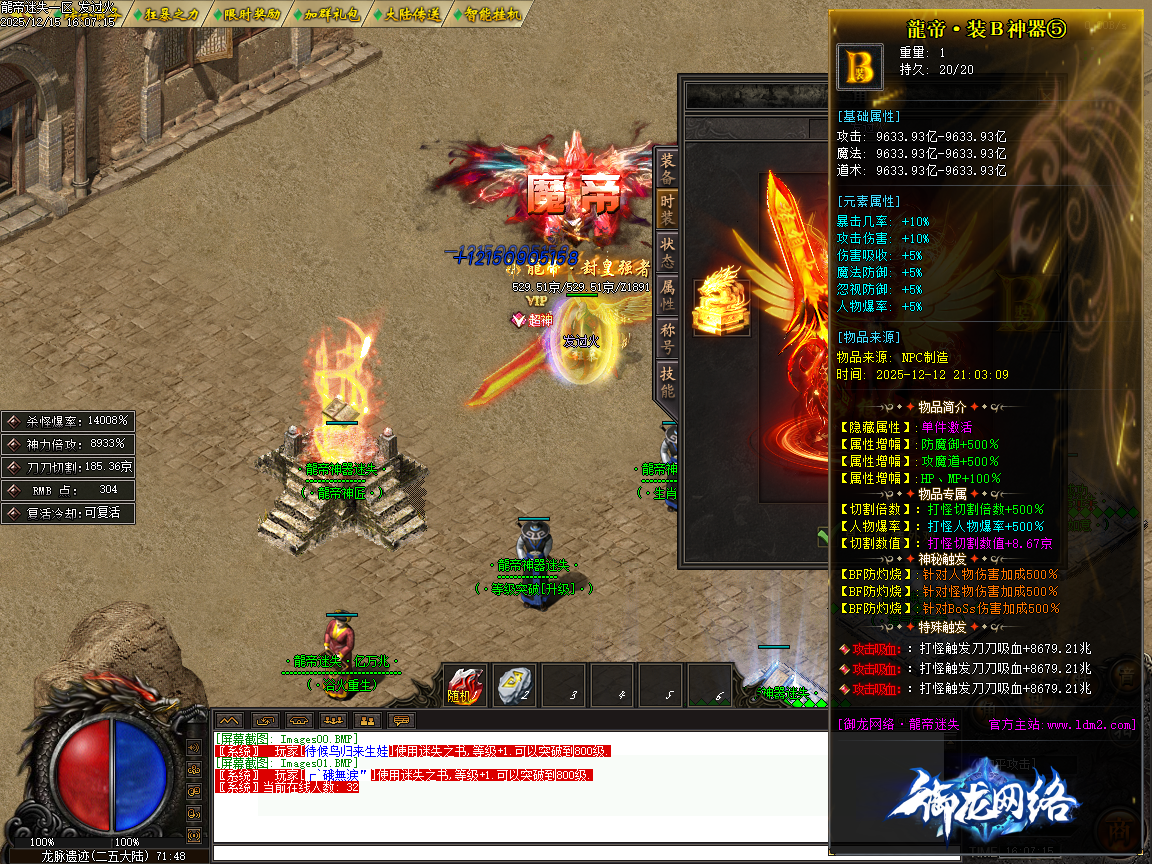Screen dimensions: 1152x864
Task: Select the speech bubble chat channel button
Action: point(402,720)
